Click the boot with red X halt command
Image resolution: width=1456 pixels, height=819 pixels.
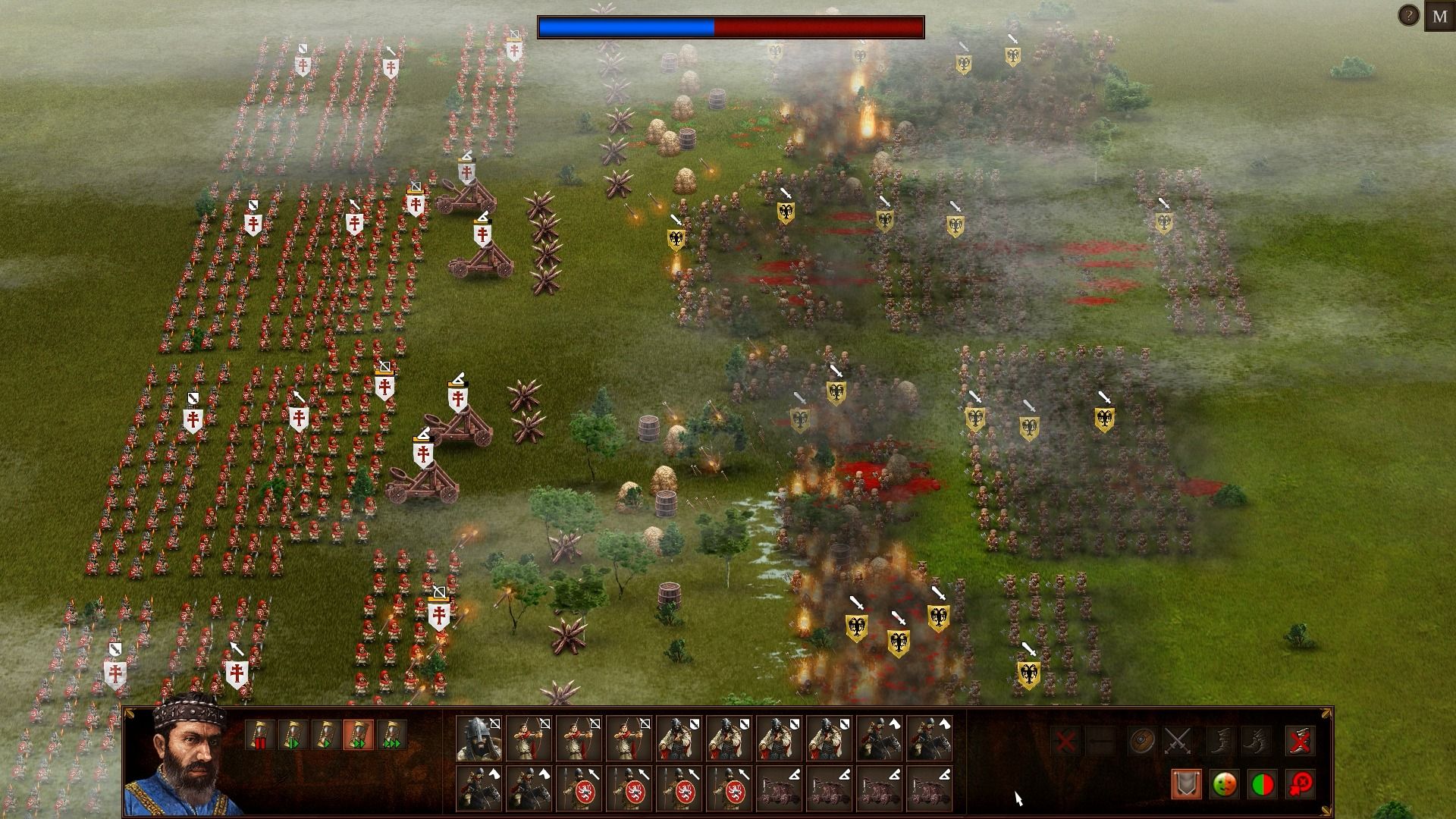pos(1300,740)
